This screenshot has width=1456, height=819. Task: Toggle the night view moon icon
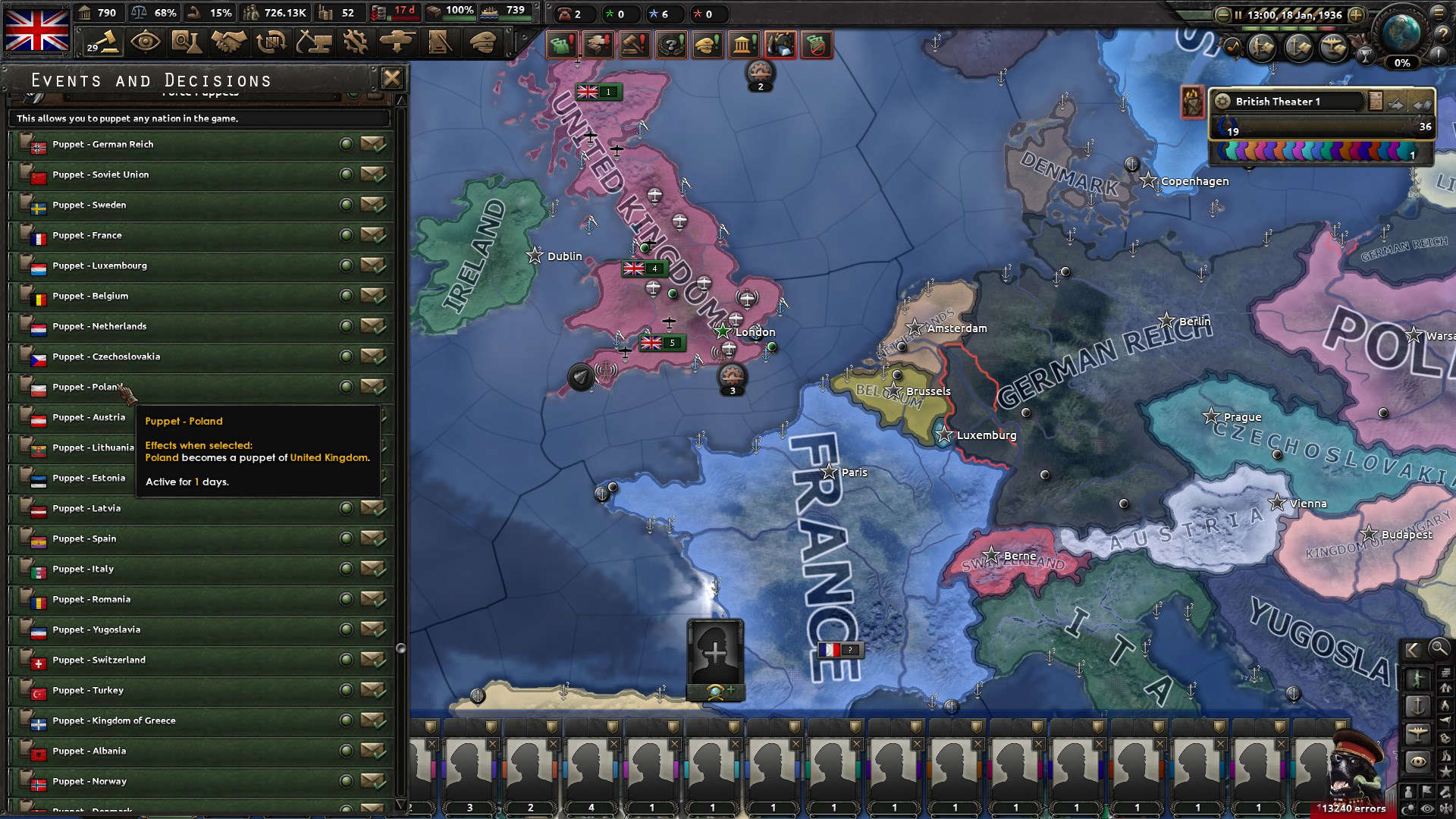tap(1408, 807)
